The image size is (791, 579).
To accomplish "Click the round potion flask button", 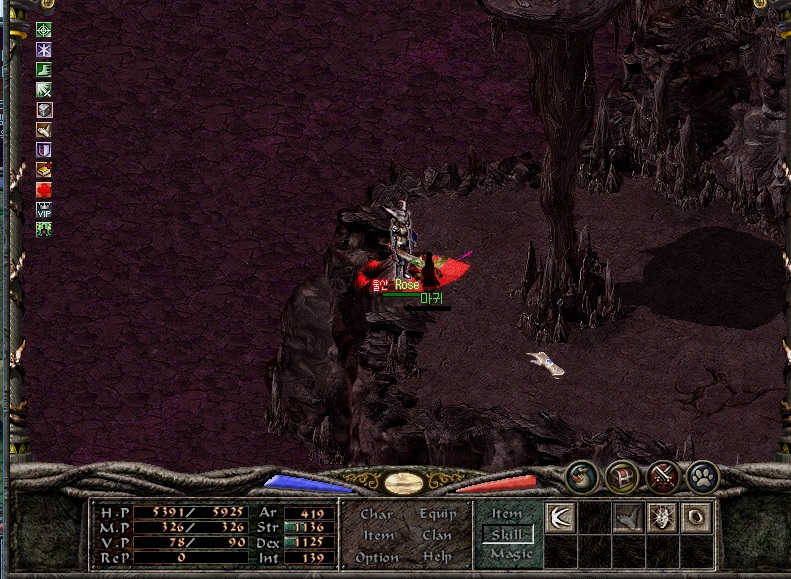I will (581, 477).
